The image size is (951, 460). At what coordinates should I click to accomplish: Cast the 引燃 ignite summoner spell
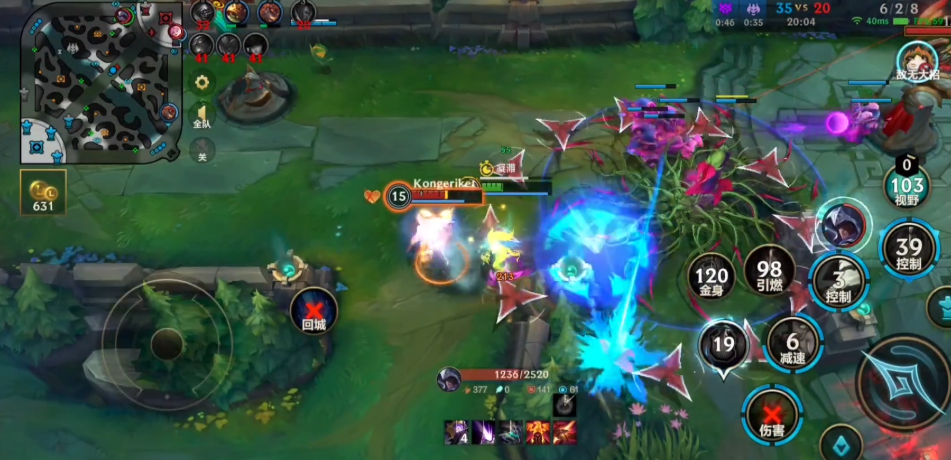point(769,270)
